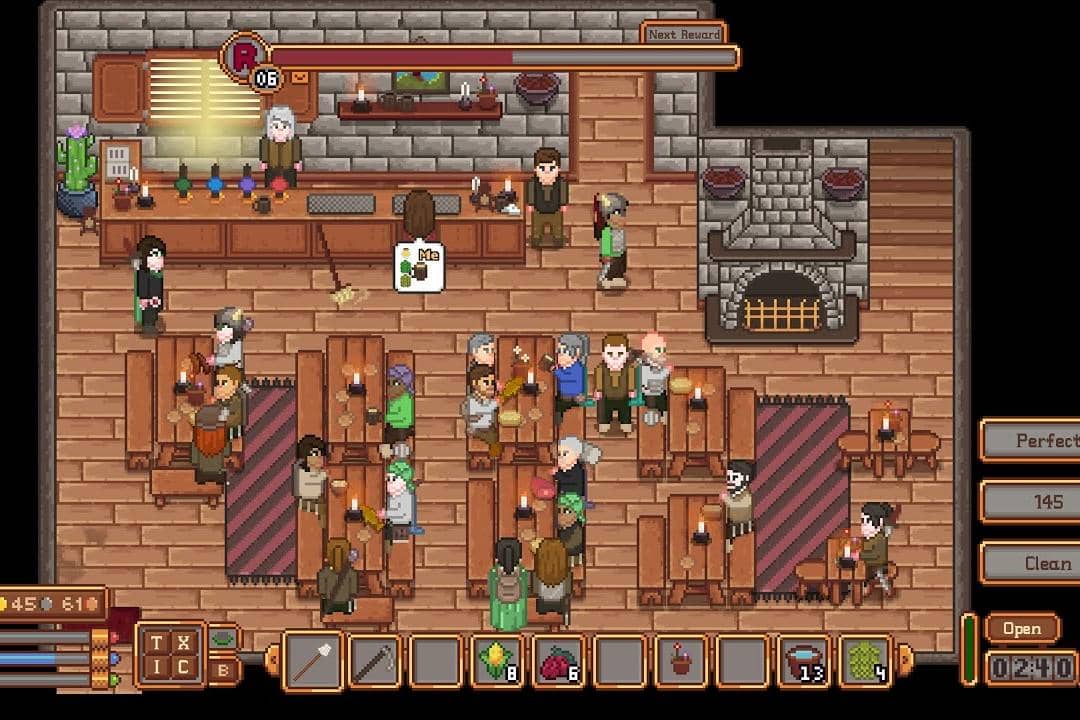Click the B shortcut button
Image resolution: width=1080 pixels, height=720 pixels.
pos(223,670)
